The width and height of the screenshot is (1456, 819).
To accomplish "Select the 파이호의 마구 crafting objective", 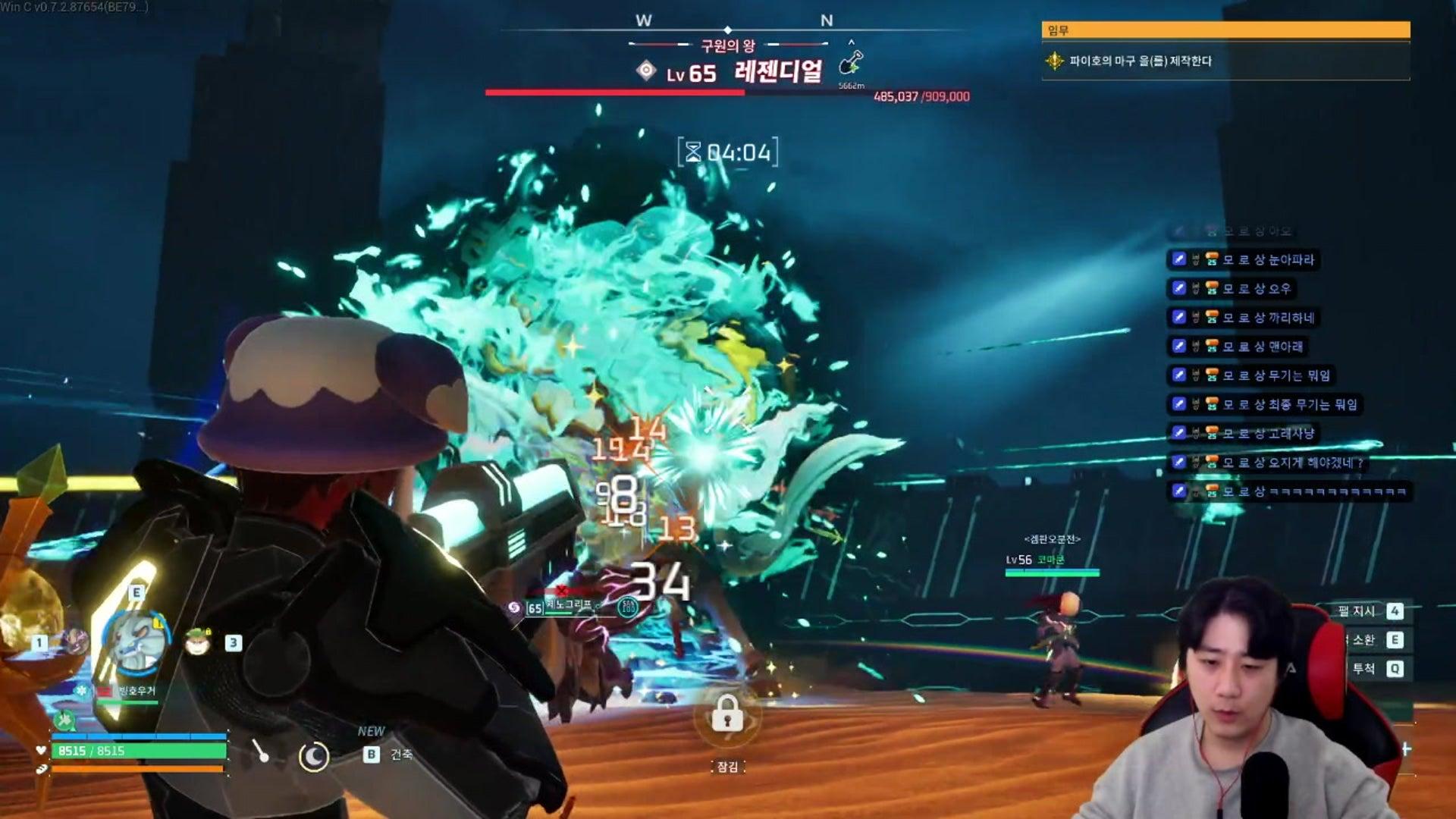I will 1140,61.
